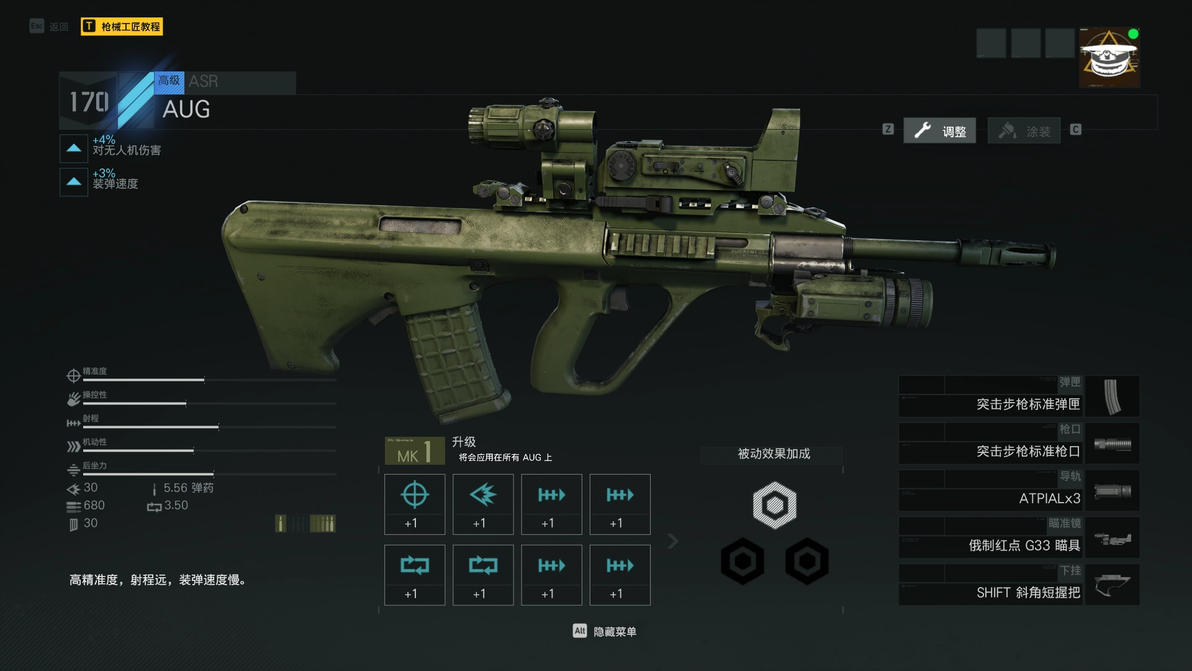Show the next upgrade page arrow

pos(673,541)
